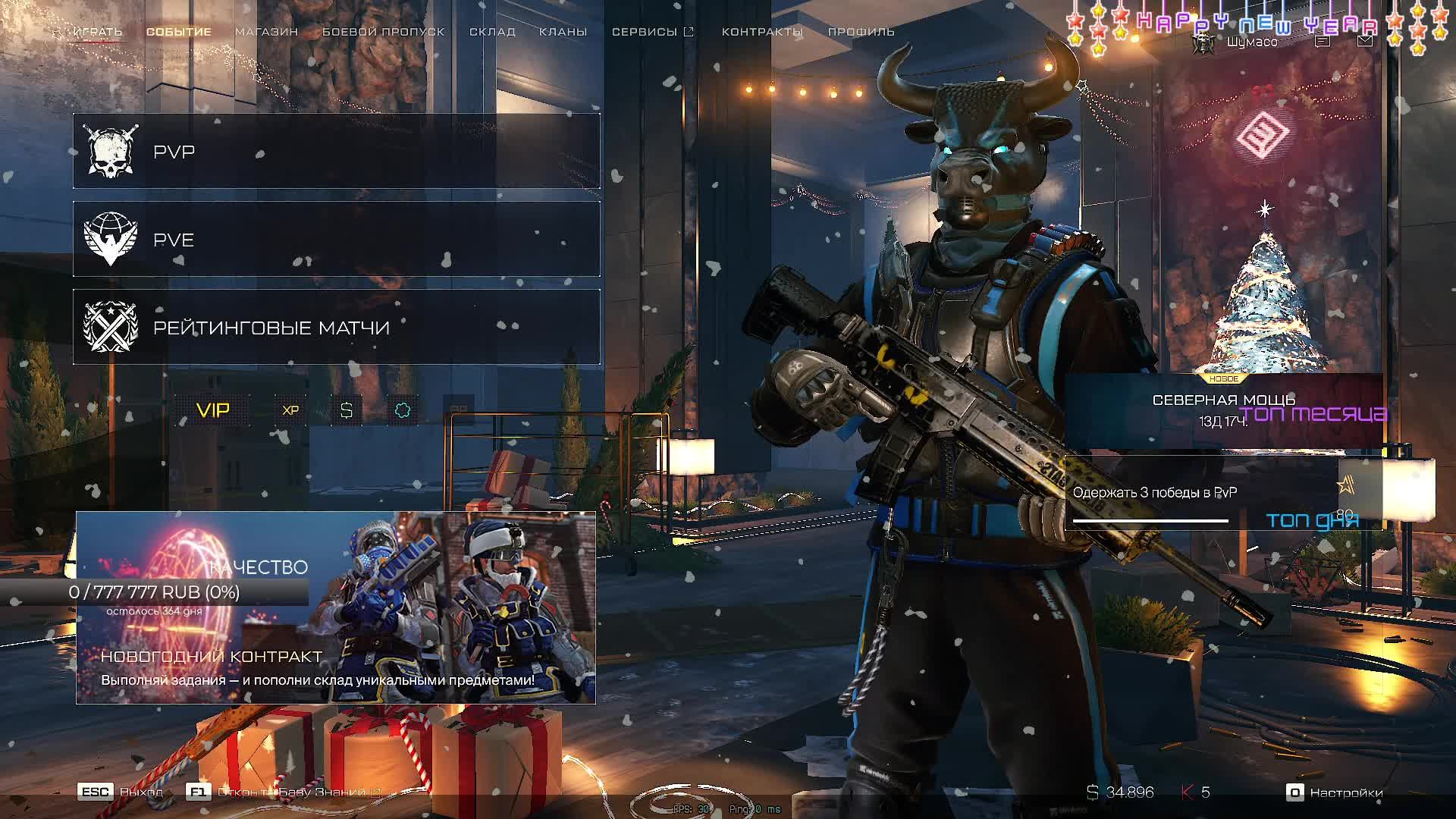Go to the Боевой пропуск tab
Viewport: 1456px width, 819px height.
[383, 32]
